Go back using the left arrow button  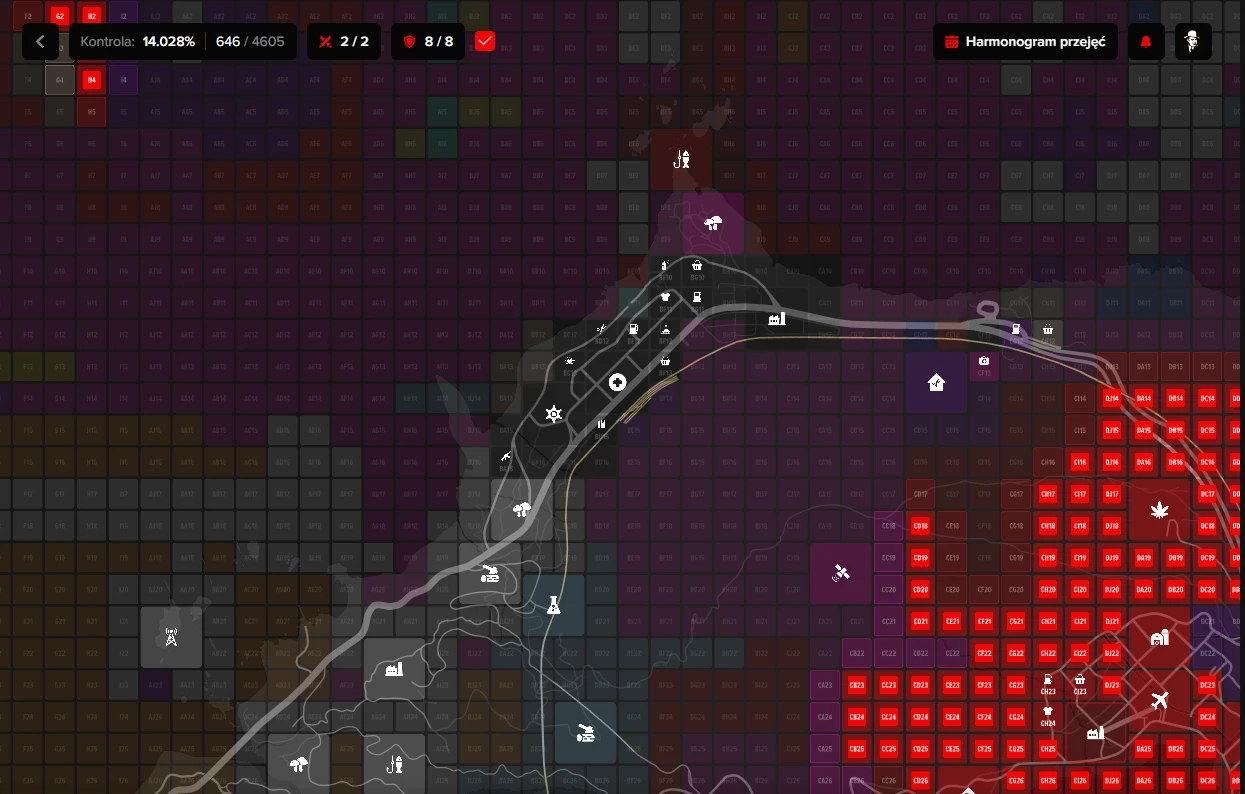pyautogui.click(x=40, y=42)
